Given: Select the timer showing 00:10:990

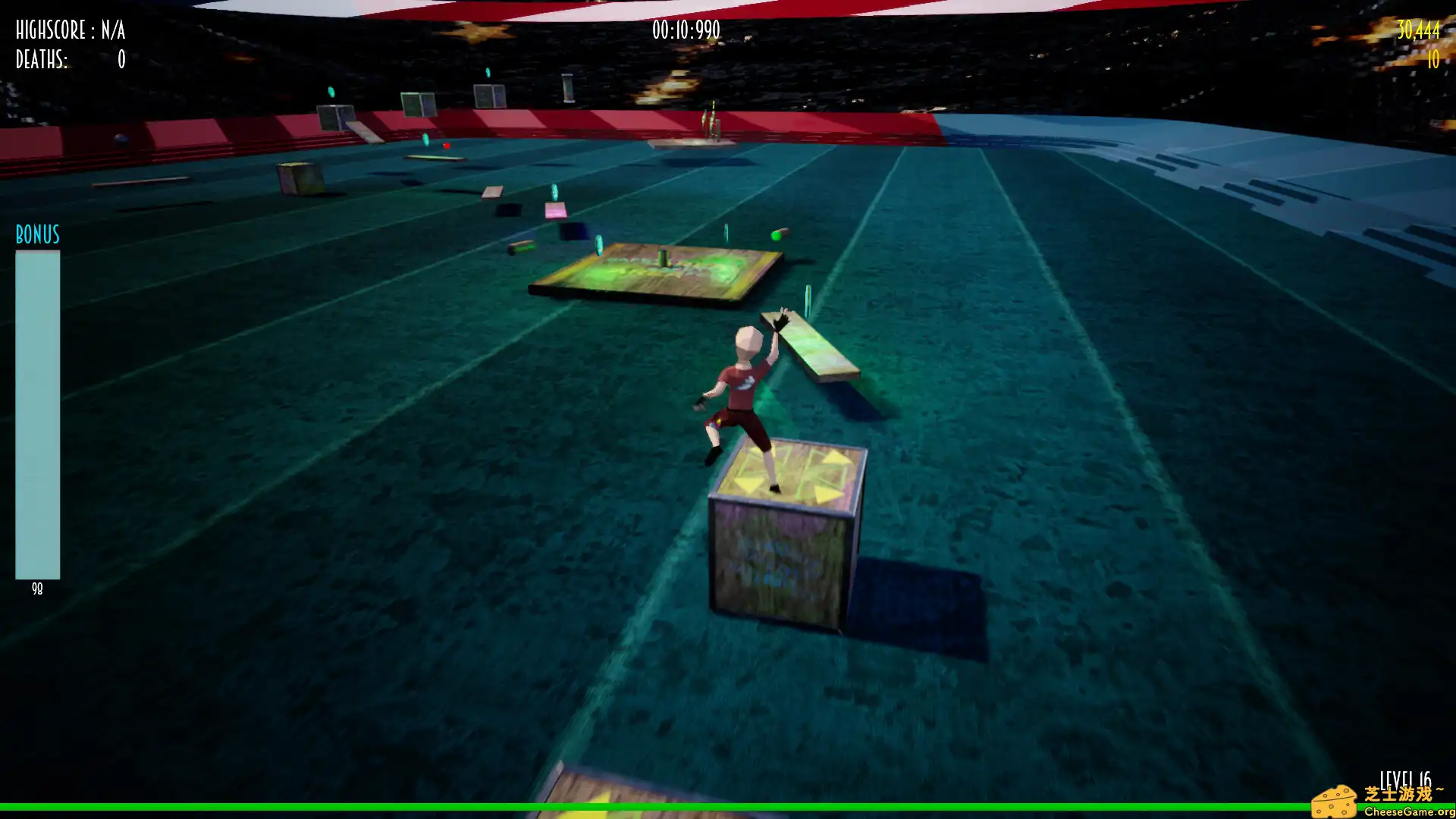Looking at the screenshot, I should click(x=684, y=30).
